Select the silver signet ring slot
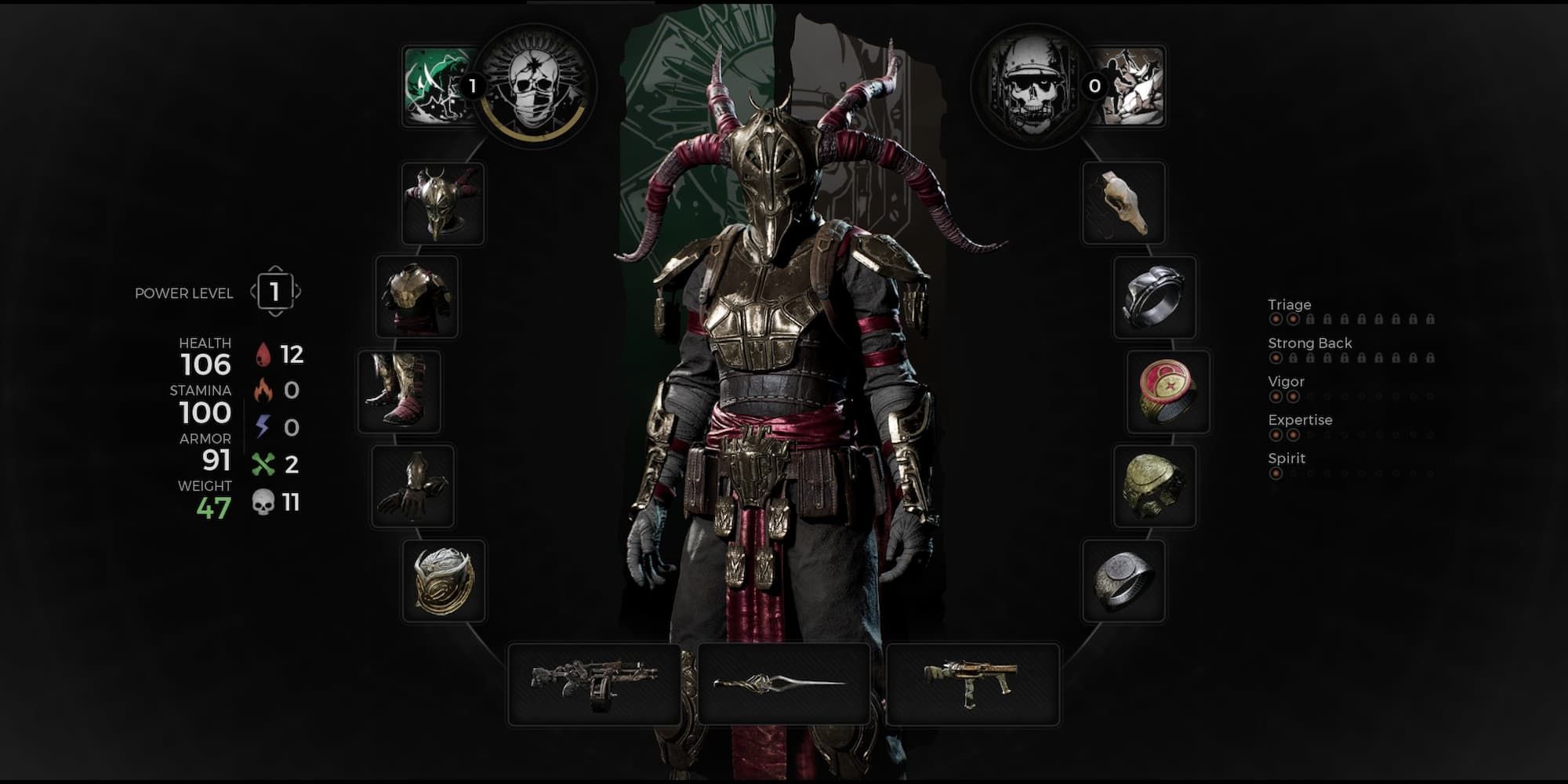The image size is (1568, 784). pyautogui.click(x=1123, y=581)
